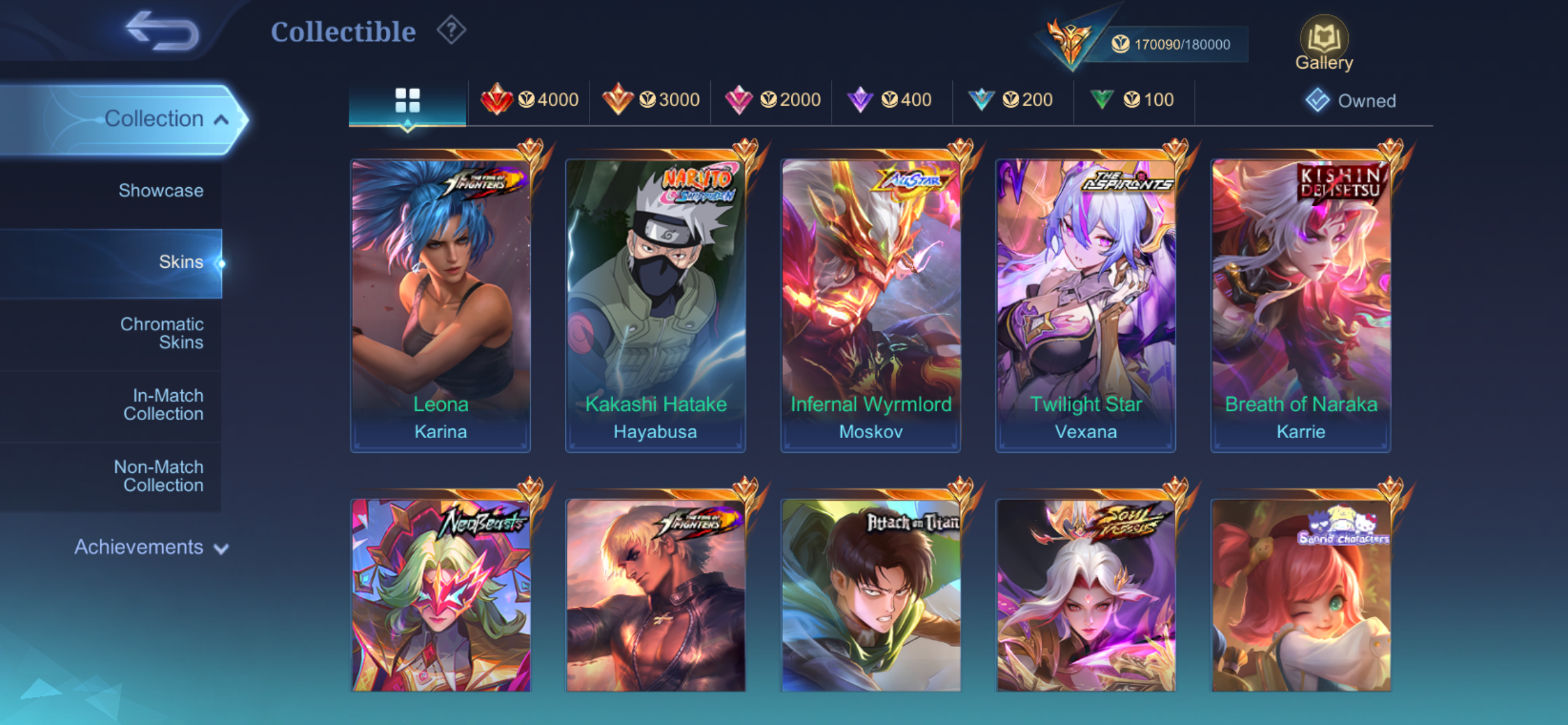The image size is (1568, 725).
Task: Toggle the Owned filter
Action: click(x=1351, y=100)
